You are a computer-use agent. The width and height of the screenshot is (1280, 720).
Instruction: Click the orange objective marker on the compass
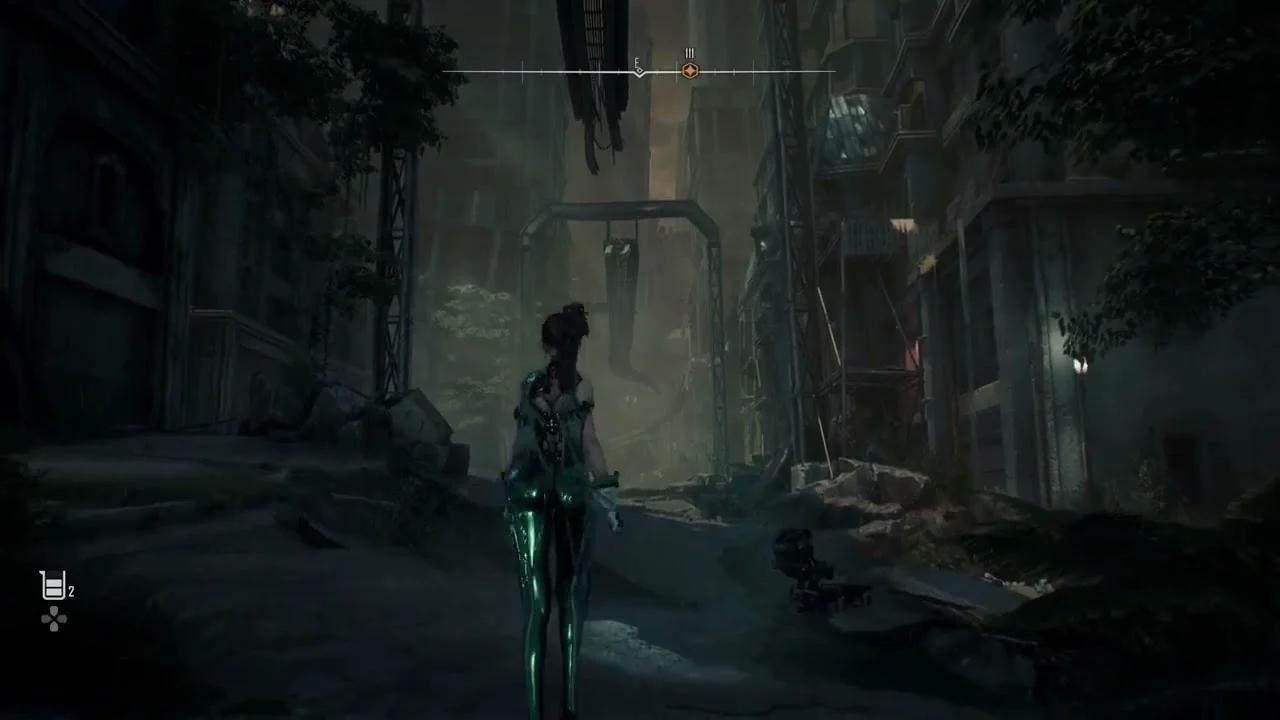tap(689, 71)
